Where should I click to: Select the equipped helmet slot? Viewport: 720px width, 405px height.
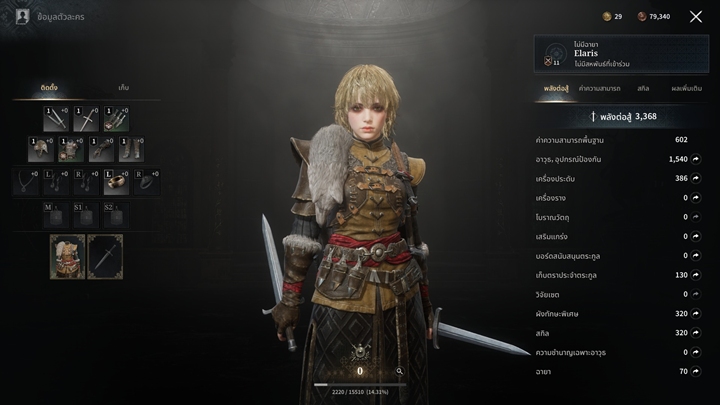tap(41, 150)
